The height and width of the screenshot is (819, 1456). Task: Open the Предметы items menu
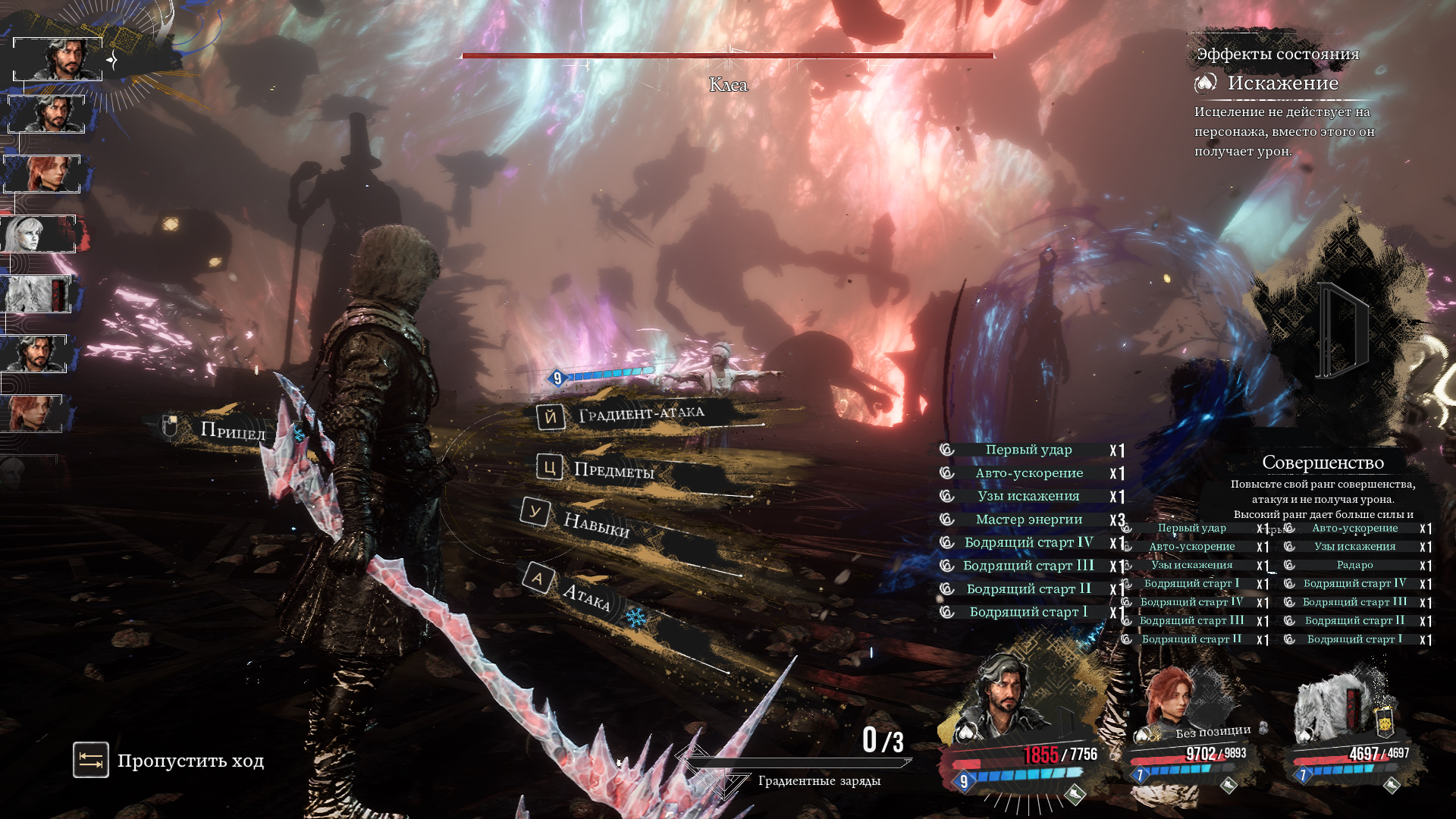click(x=613, y=470)
